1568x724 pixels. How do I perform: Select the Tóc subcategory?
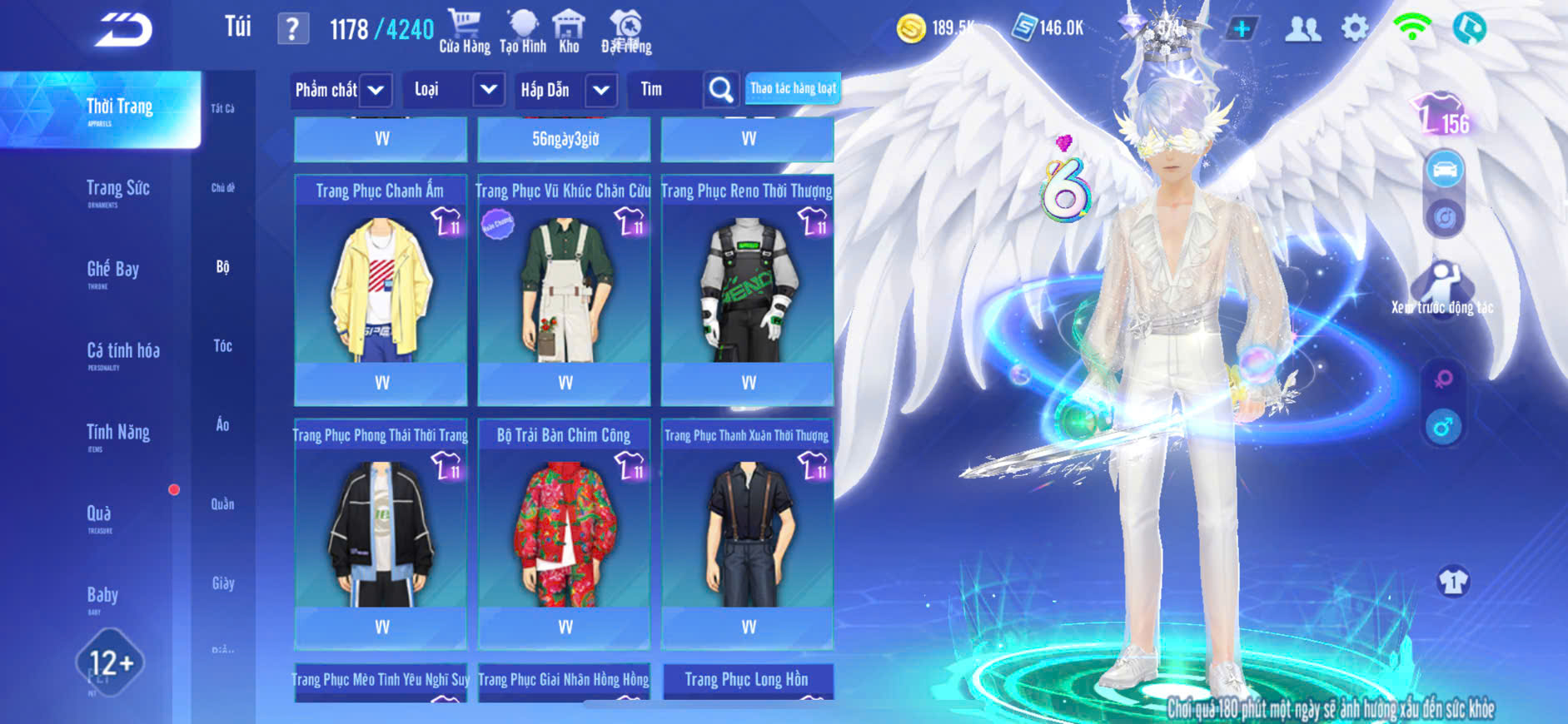(x=222, y=345)
